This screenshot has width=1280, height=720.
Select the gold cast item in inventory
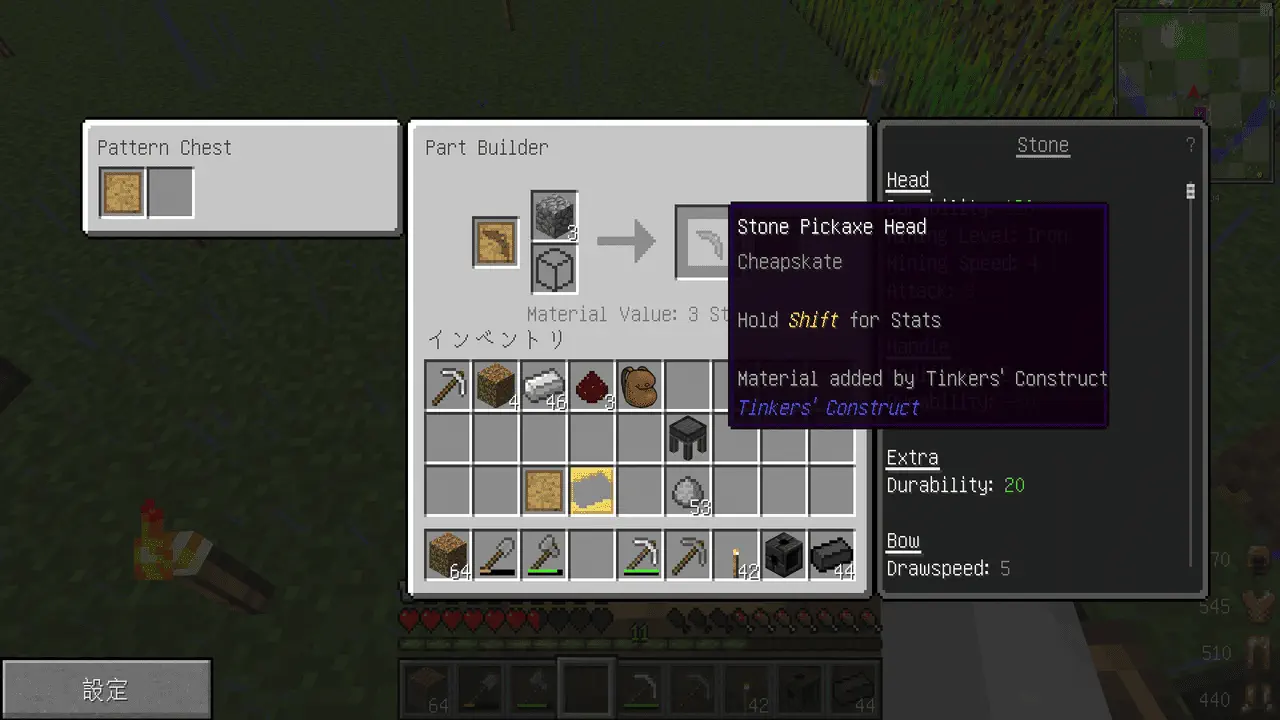pos(592,491)
